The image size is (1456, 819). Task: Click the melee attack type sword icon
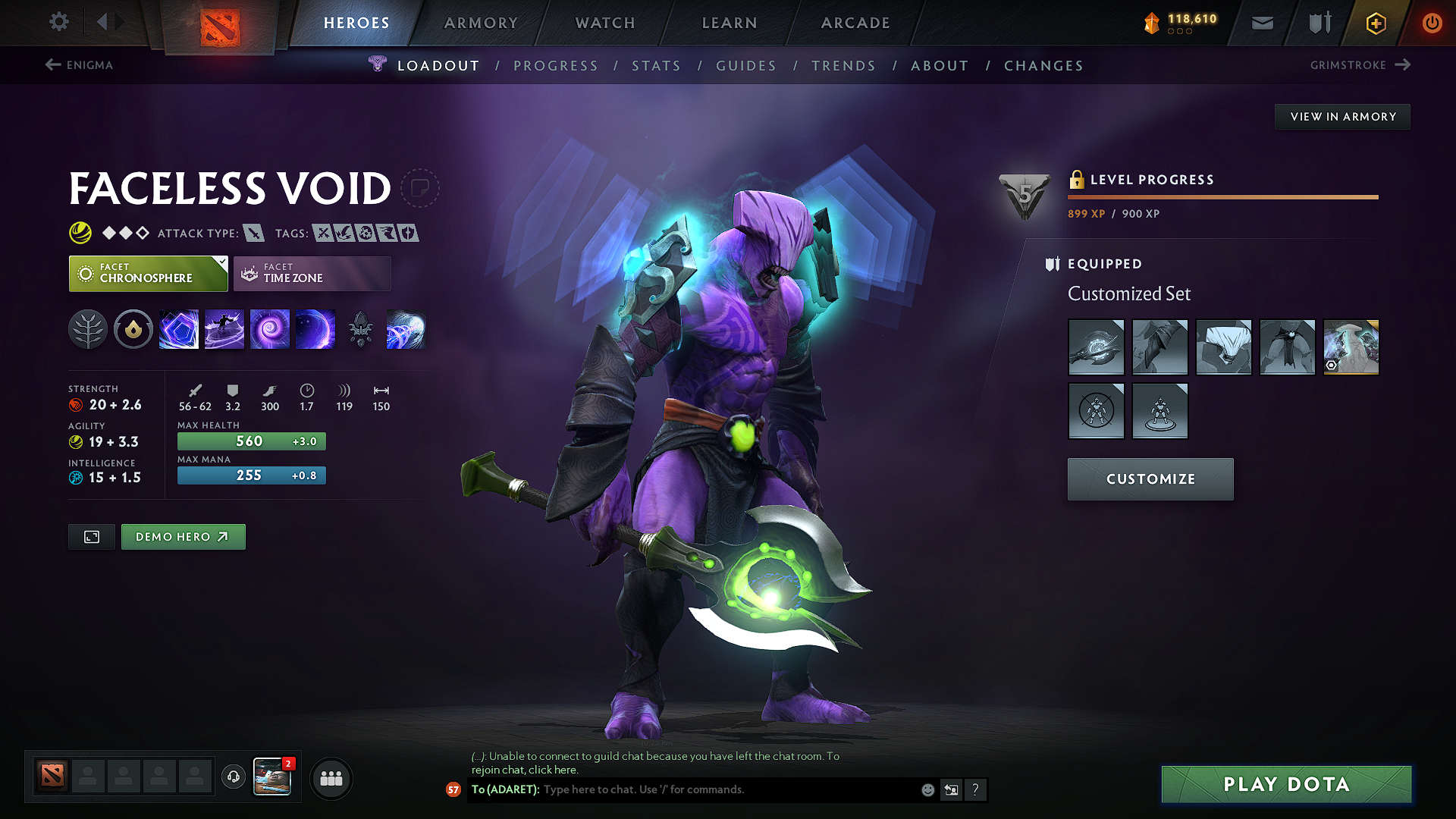pos(253,233)
